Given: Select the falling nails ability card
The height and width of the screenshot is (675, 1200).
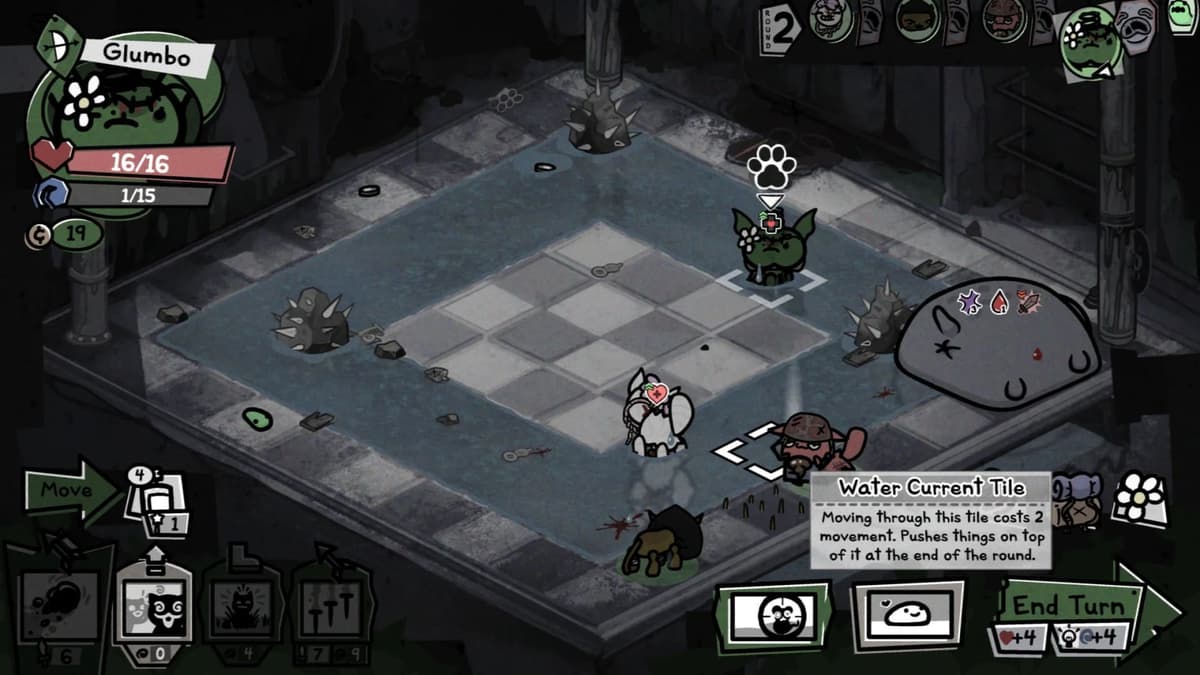Looking at the screenshot, I should (x=330, y=605).
